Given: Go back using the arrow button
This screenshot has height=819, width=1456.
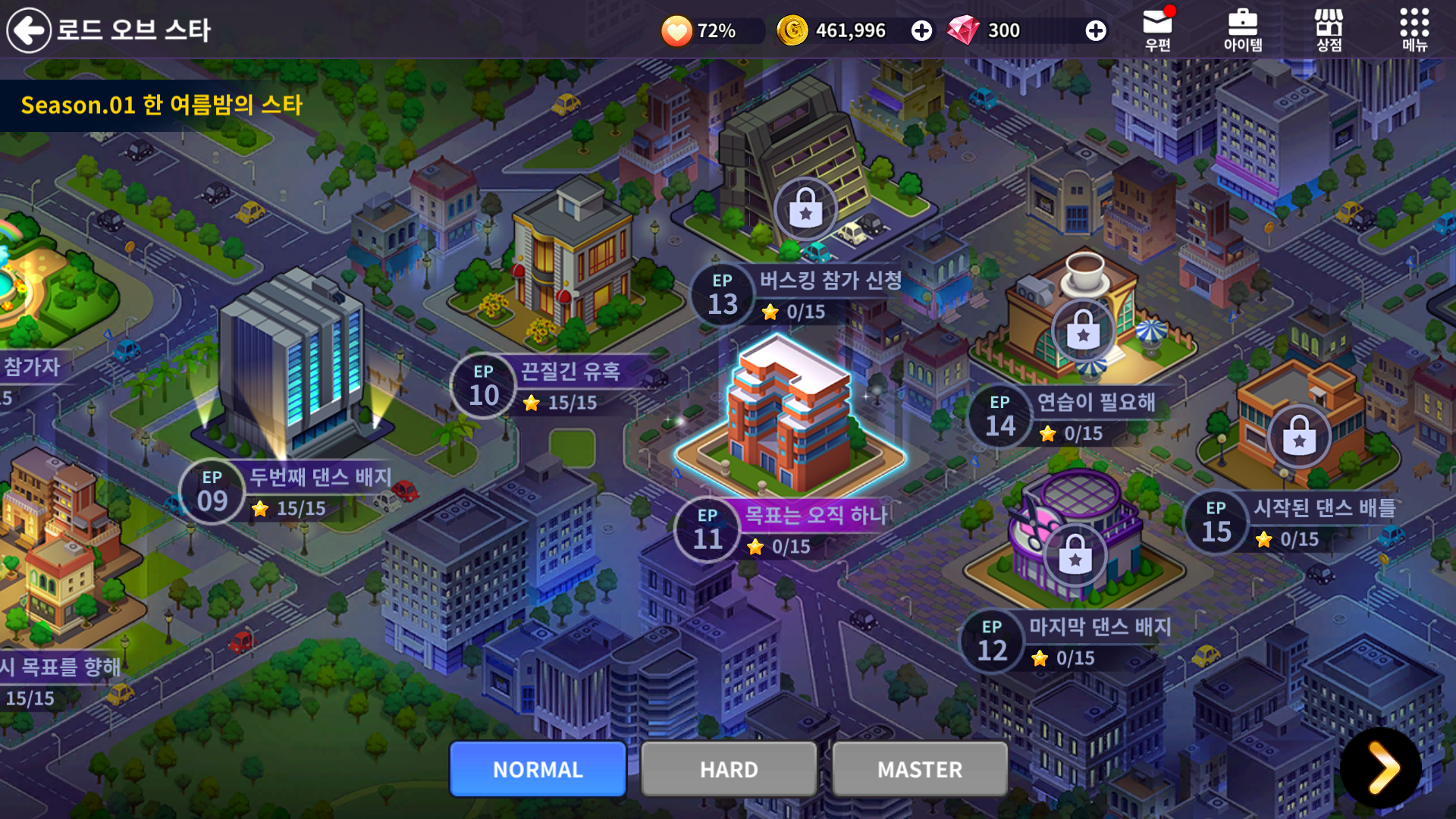Looking at the screenshot, I should click(x=29, y=30).
